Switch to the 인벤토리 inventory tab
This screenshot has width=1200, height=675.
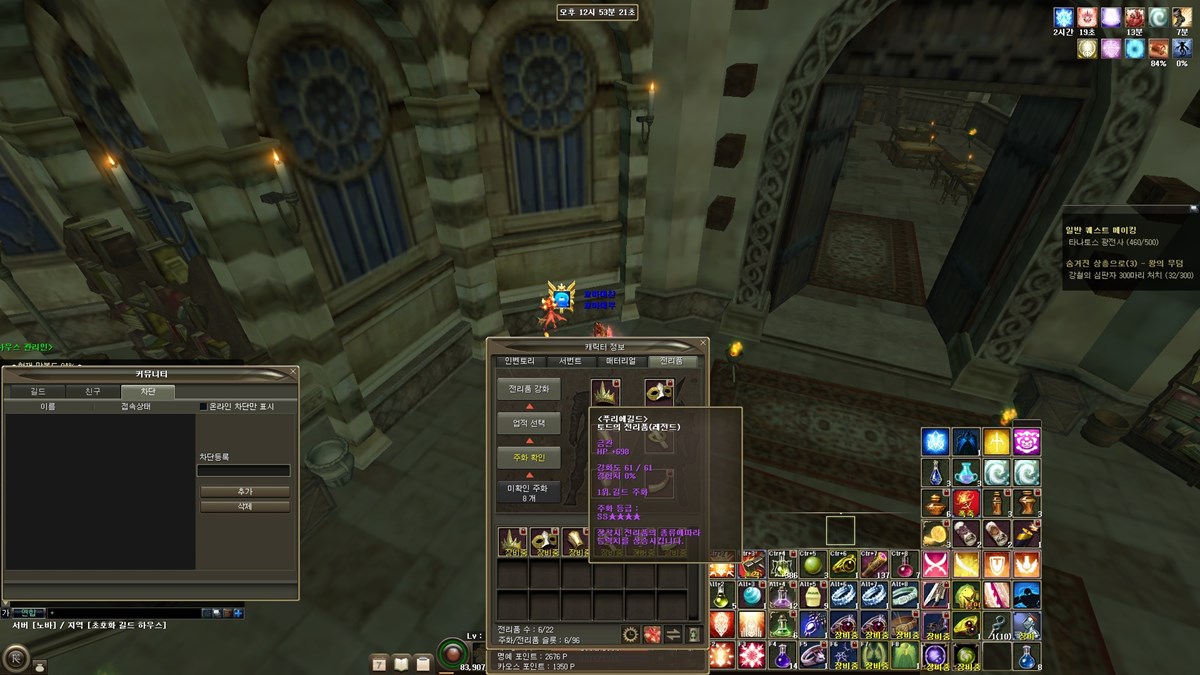[x=520, y=361]
